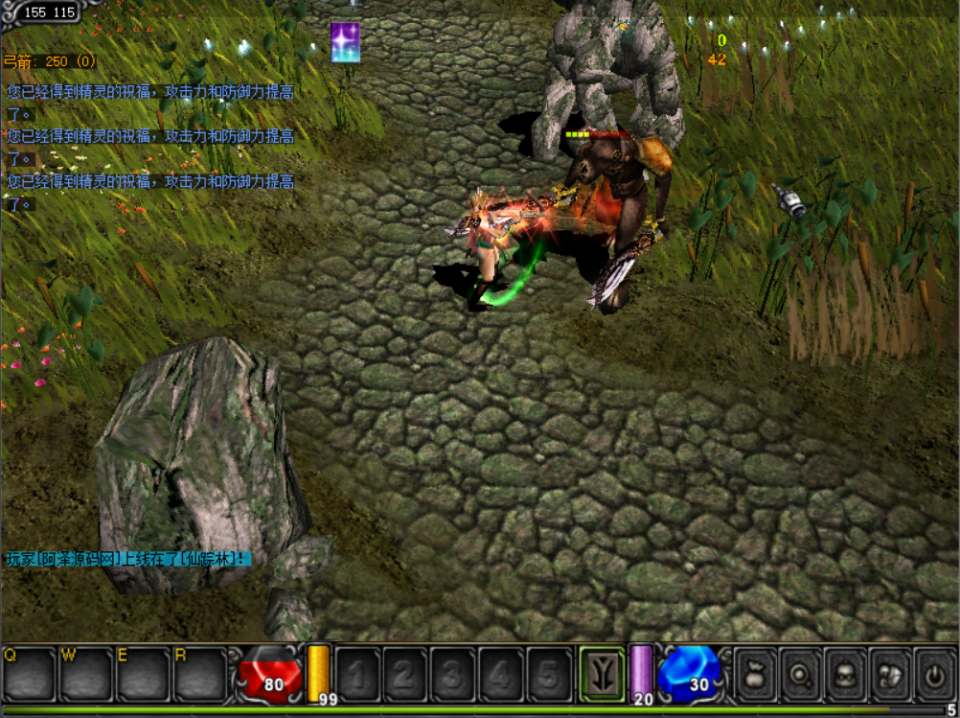Select hotbar slot number 1

[357, 675]
